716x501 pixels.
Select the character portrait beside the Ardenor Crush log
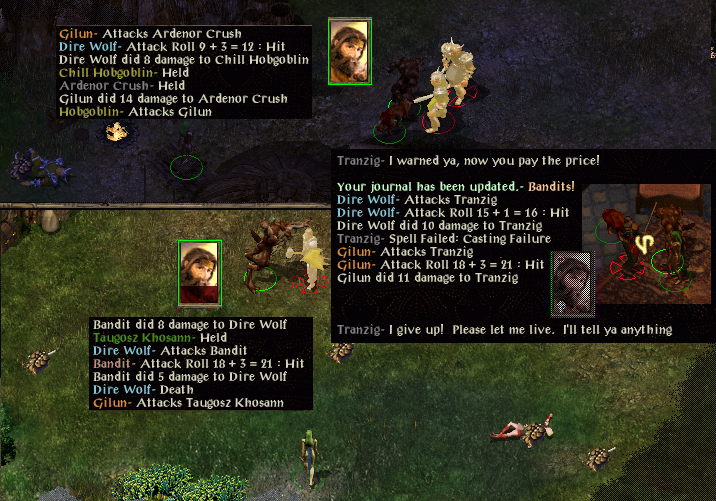(350, 50)
